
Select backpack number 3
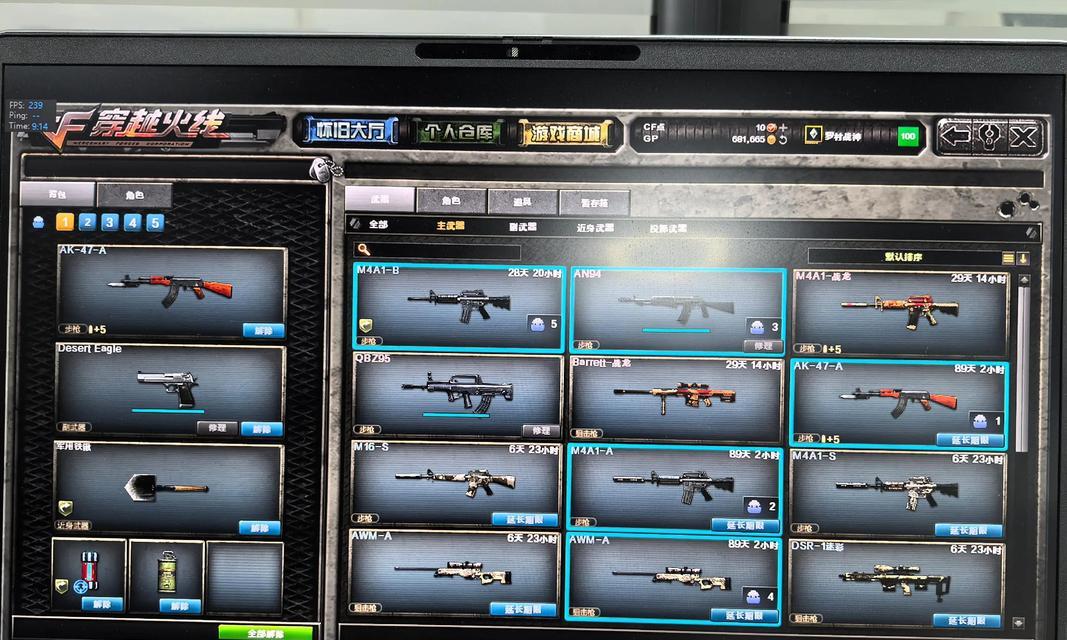pyautogui.click(x=109, y=223)
